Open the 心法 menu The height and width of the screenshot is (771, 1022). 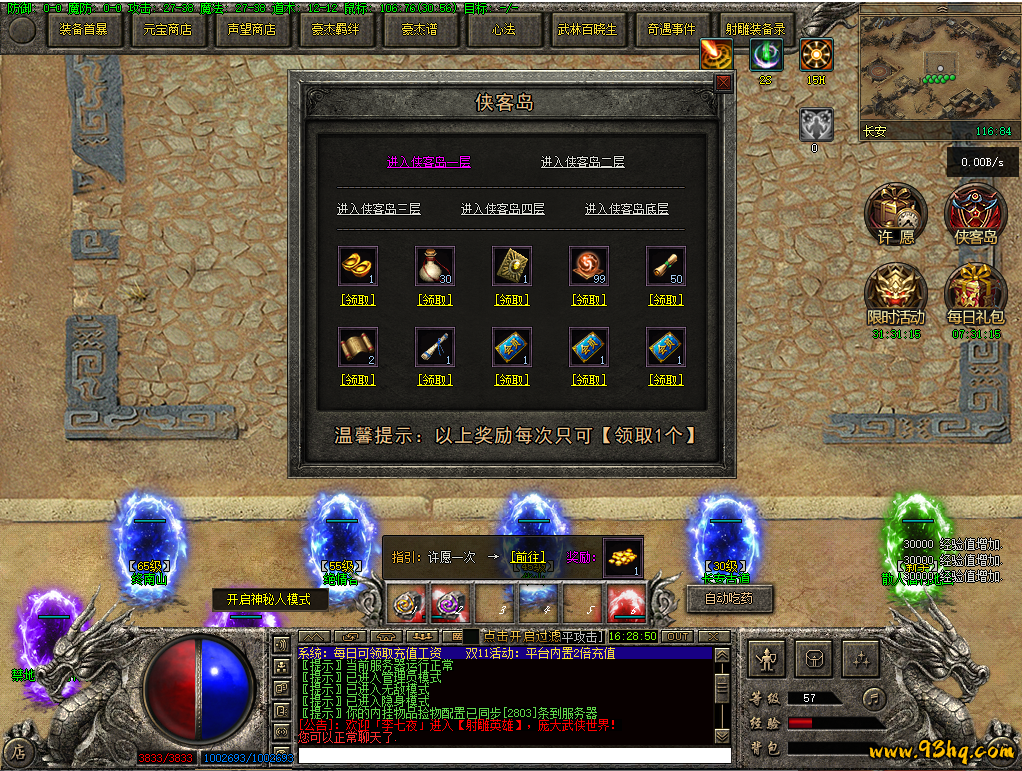tap(503, 30)
